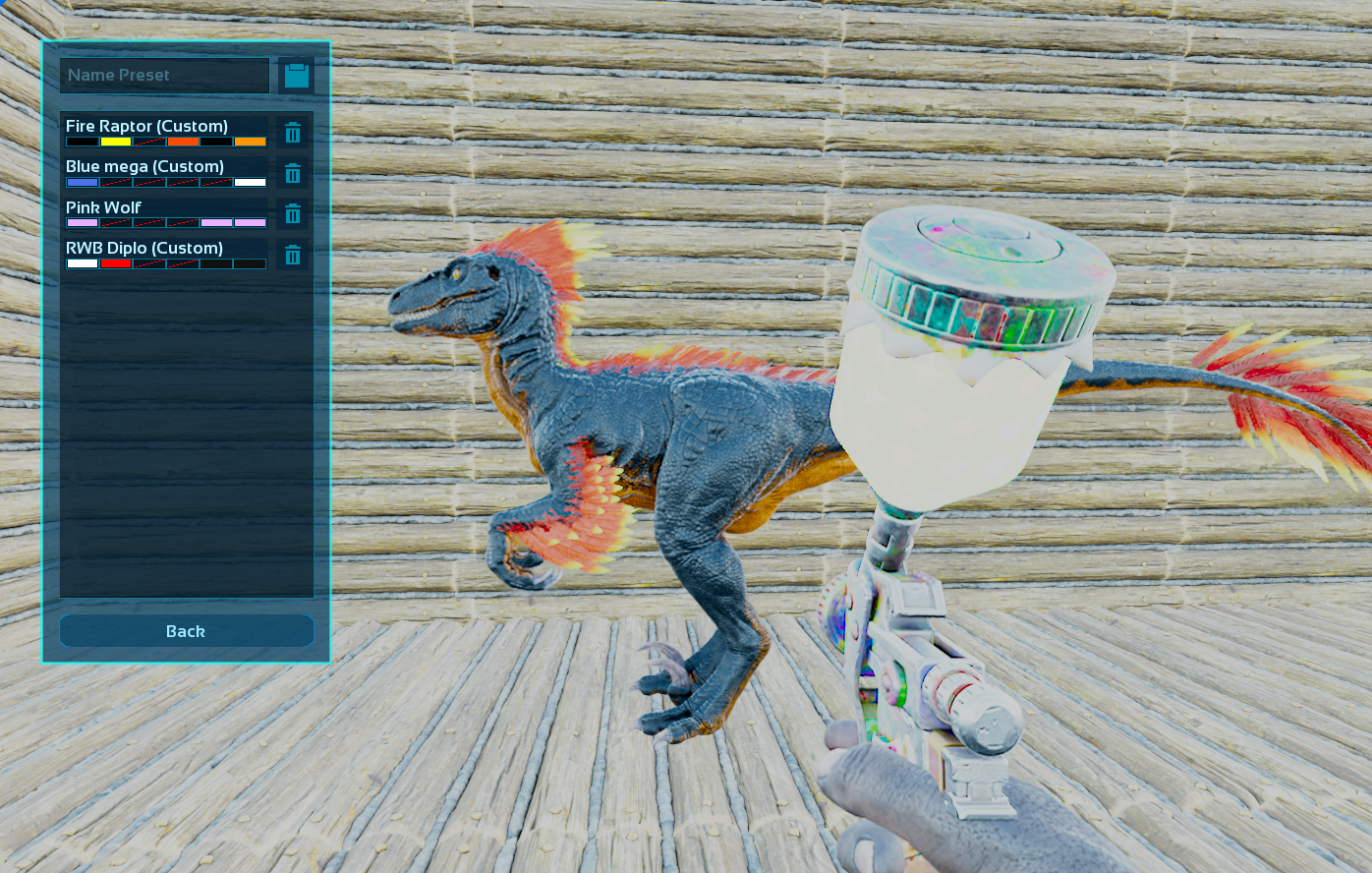Screen dimensions: 1372x873
Task: Remove the Blue mega preset with trash icon
Action: (x=293, y=174)
